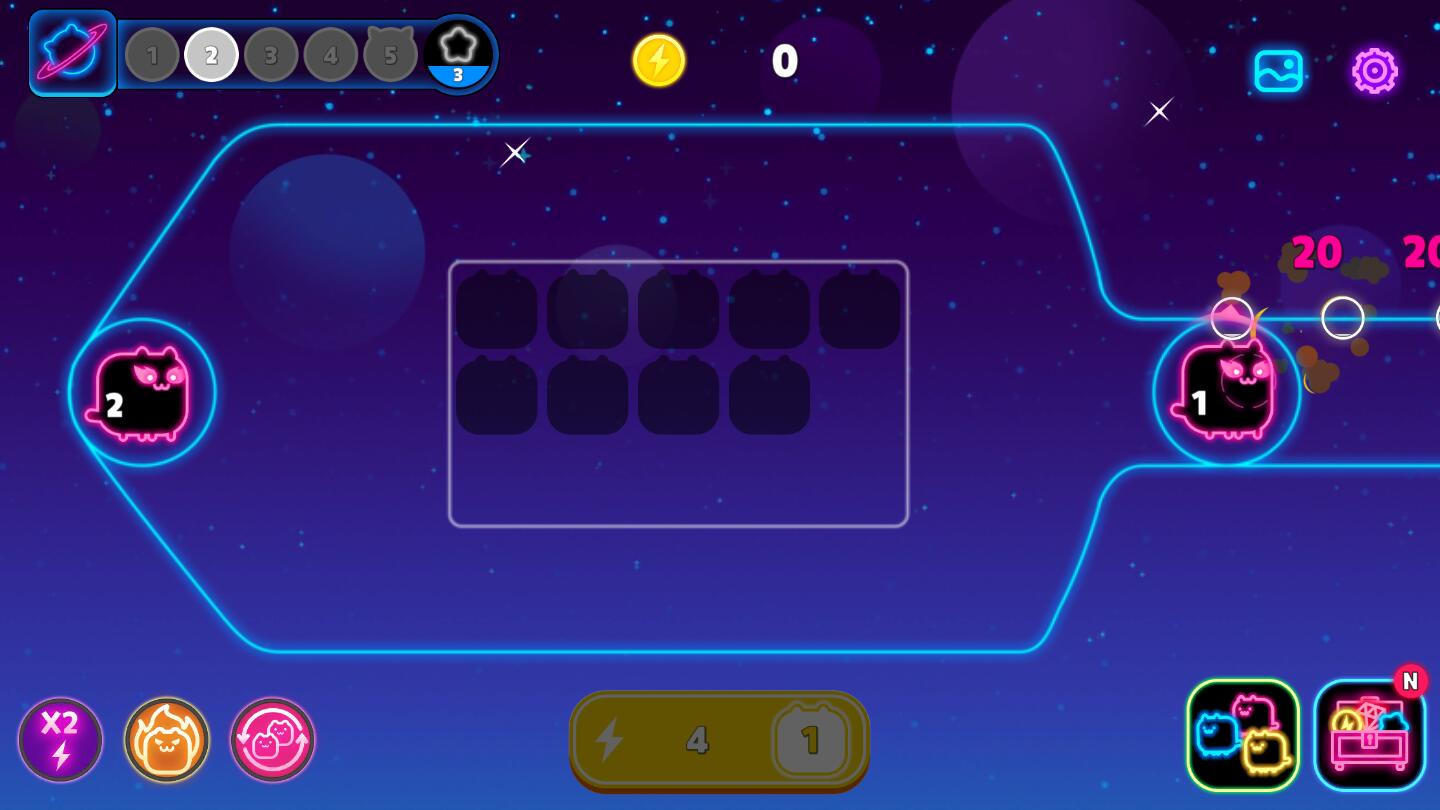Open the level 1 progress node
The width and height of the screenshot is (1440, 810).
click(x=152, y=55)
